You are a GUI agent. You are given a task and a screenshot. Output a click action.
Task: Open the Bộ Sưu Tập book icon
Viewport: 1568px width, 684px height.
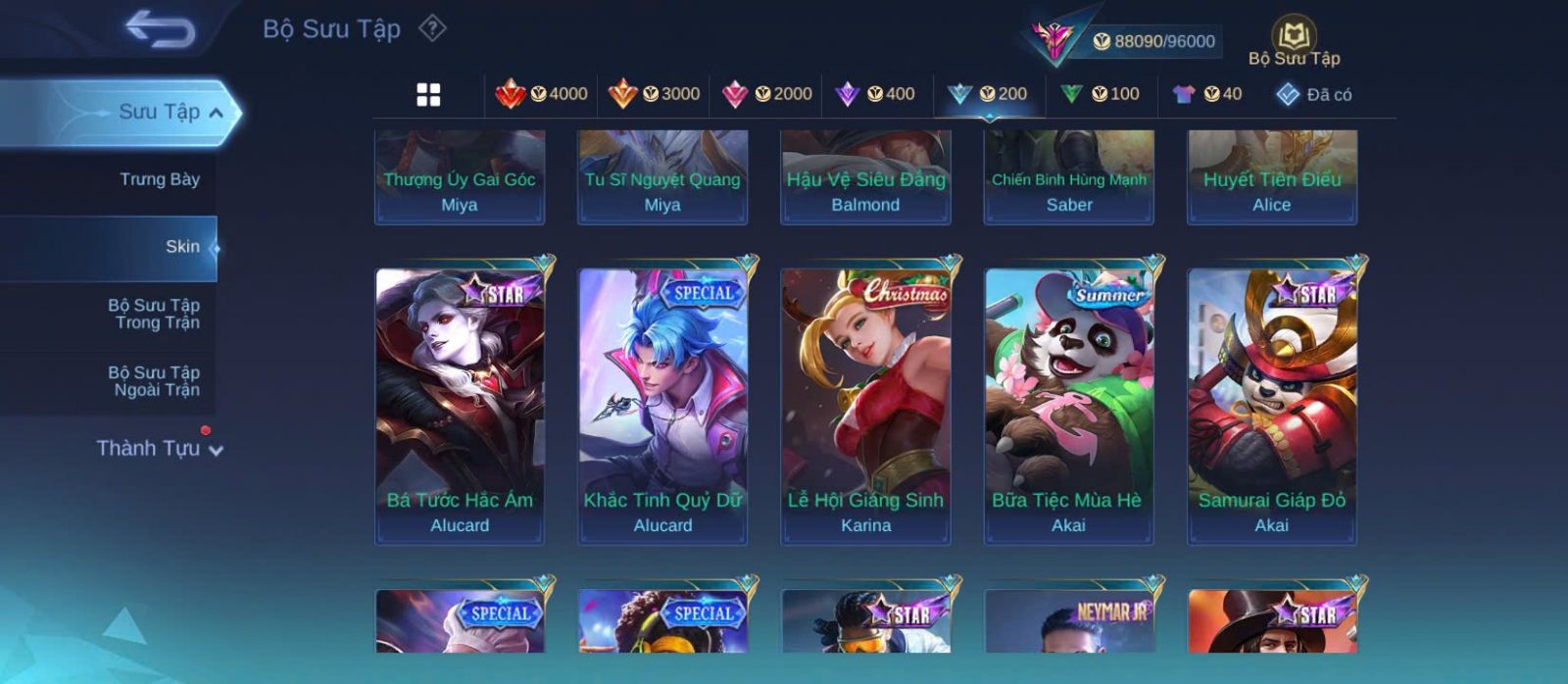tap(1294, 37)
